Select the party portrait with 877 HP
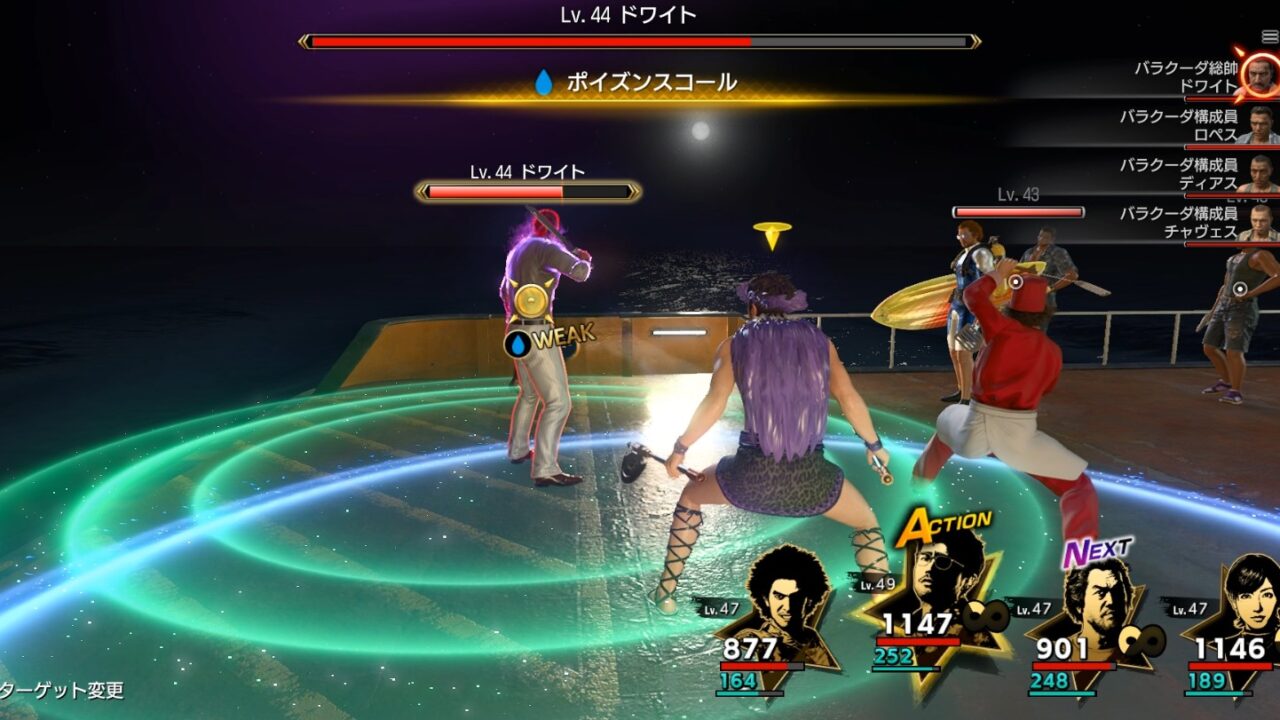This screenshot has width=1280, height=720. click(x=776, y=612)
